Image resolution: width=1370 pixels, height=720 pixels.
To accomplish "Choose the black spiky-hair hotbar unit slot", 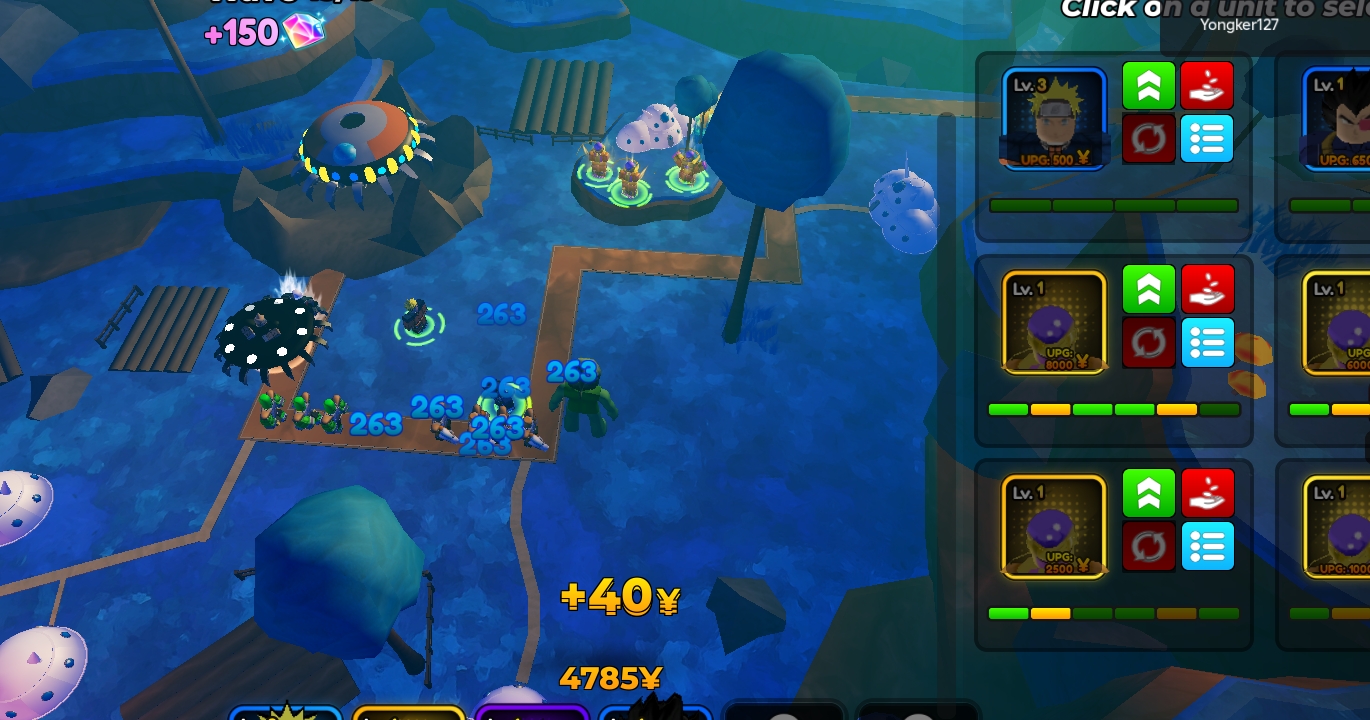I will coord(655,712).
